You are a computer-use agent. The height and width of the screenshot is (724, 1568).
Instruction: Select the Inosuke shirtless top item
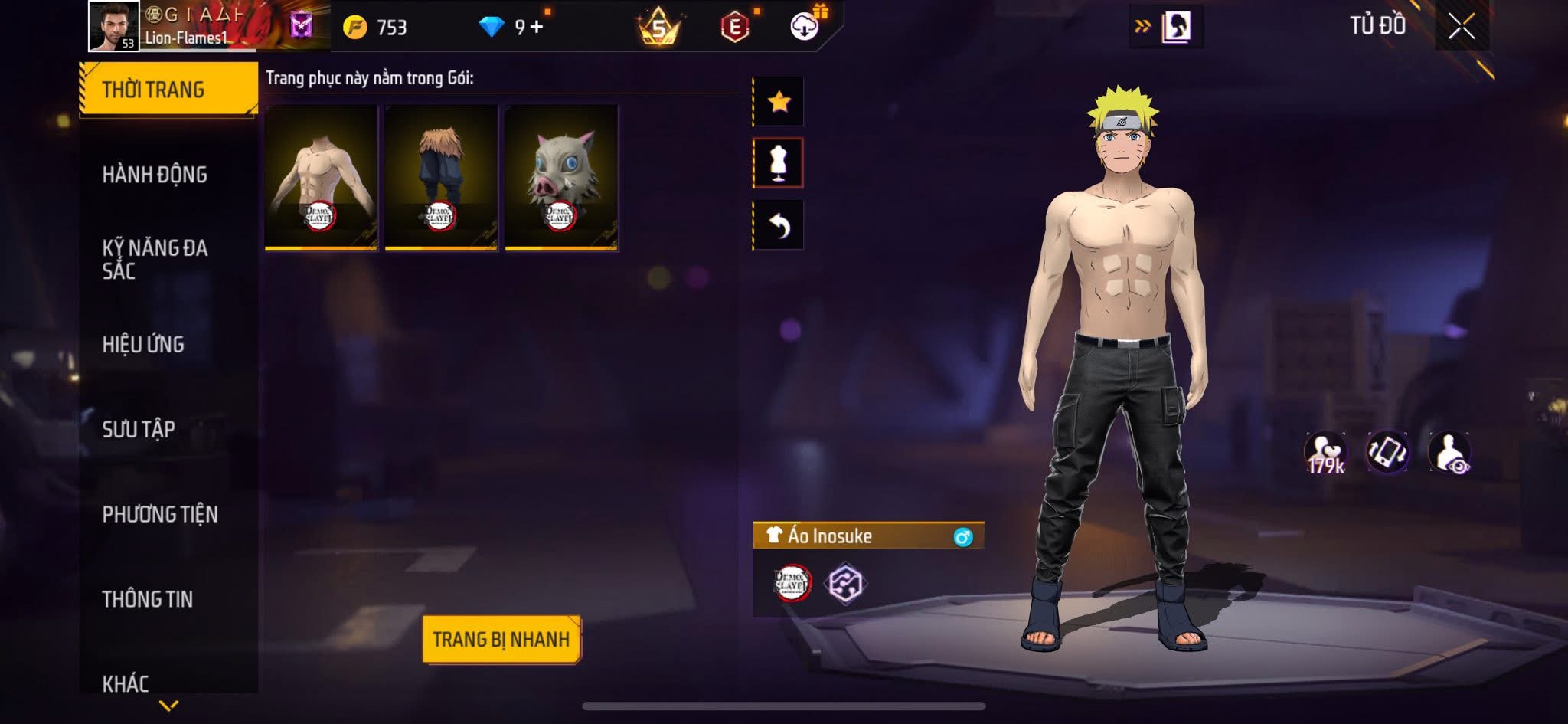point(321,177)
